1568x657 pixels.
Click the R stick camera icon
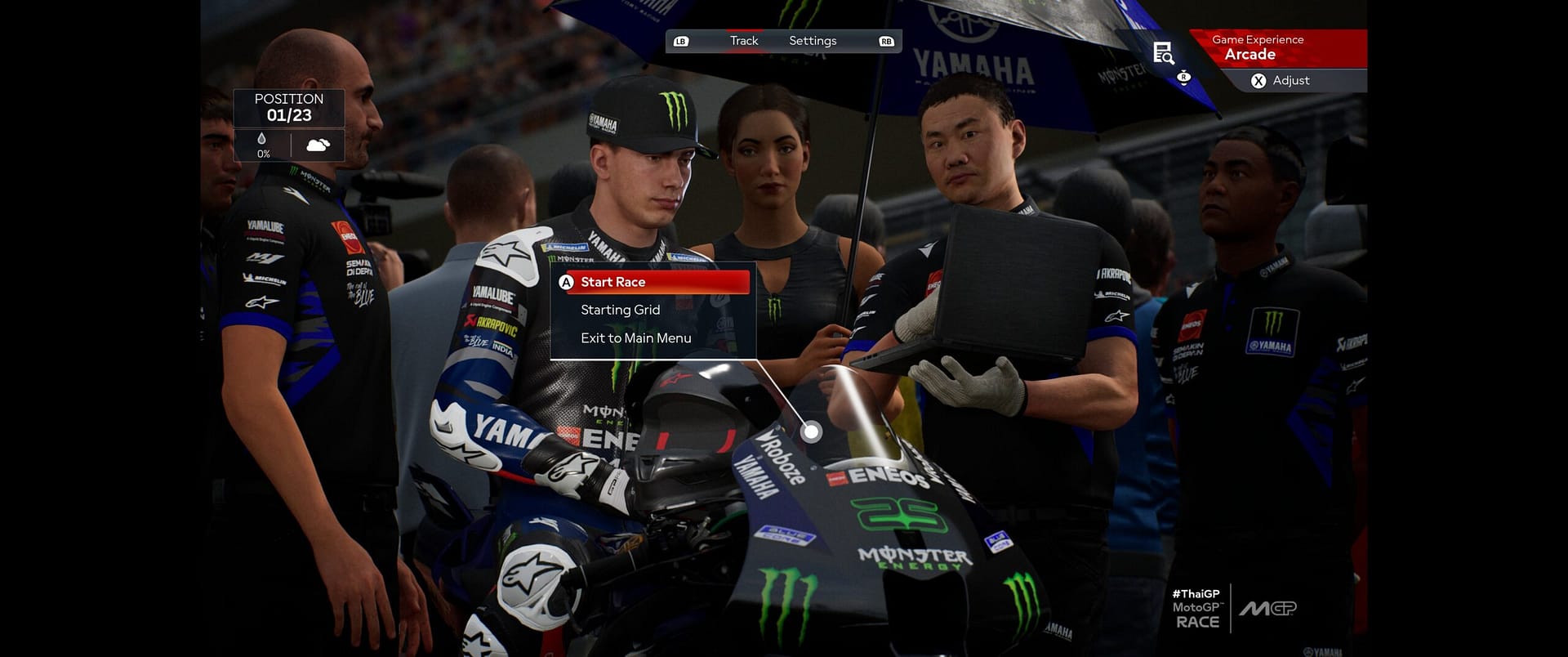[1182, 76]
